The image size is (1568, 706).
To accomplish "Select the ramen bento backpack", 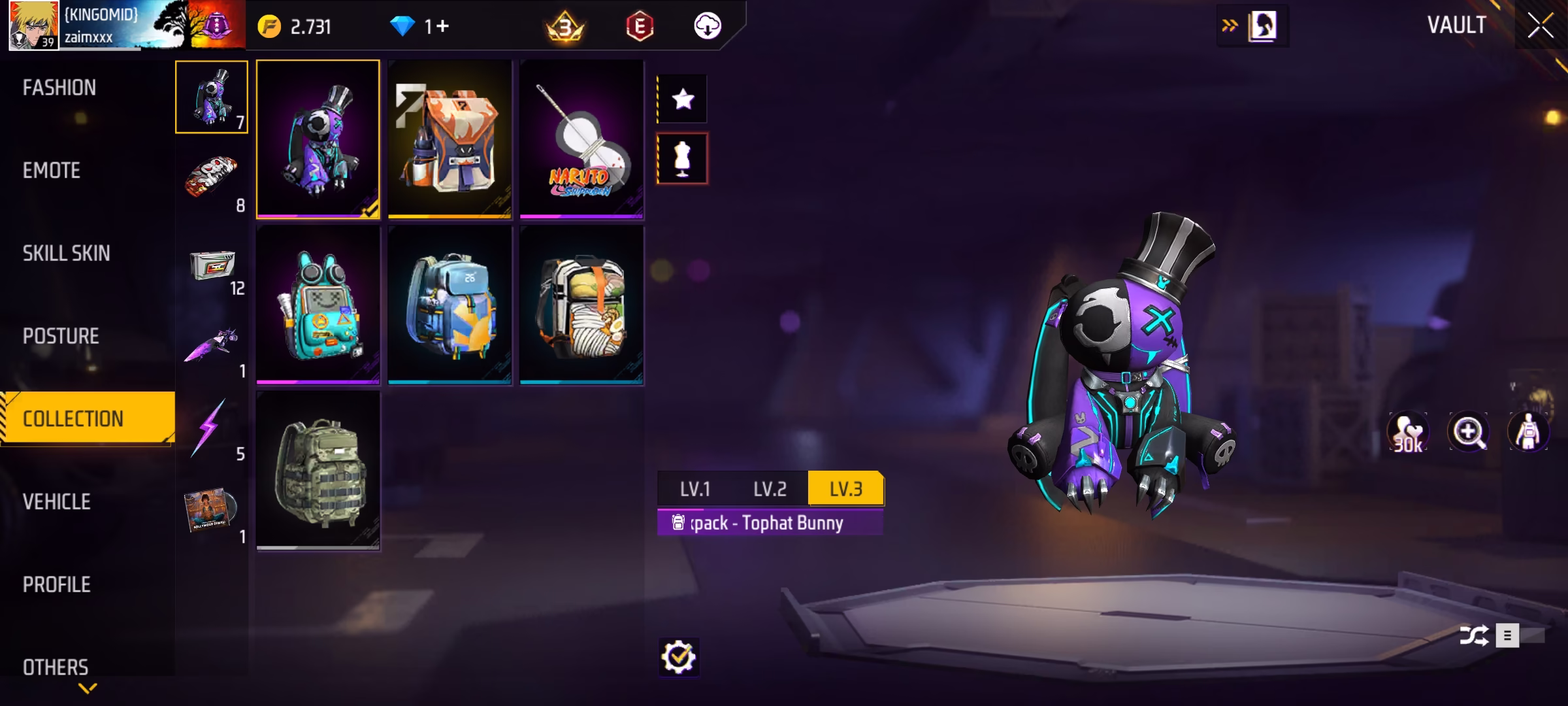I will coord(581,305).
